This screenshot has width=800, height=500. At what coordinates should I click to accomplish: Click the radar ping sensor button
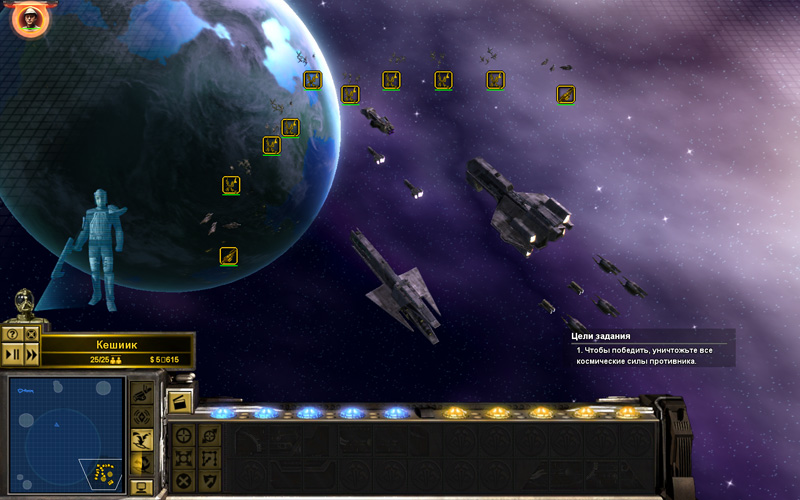click(x=142, y=414)
